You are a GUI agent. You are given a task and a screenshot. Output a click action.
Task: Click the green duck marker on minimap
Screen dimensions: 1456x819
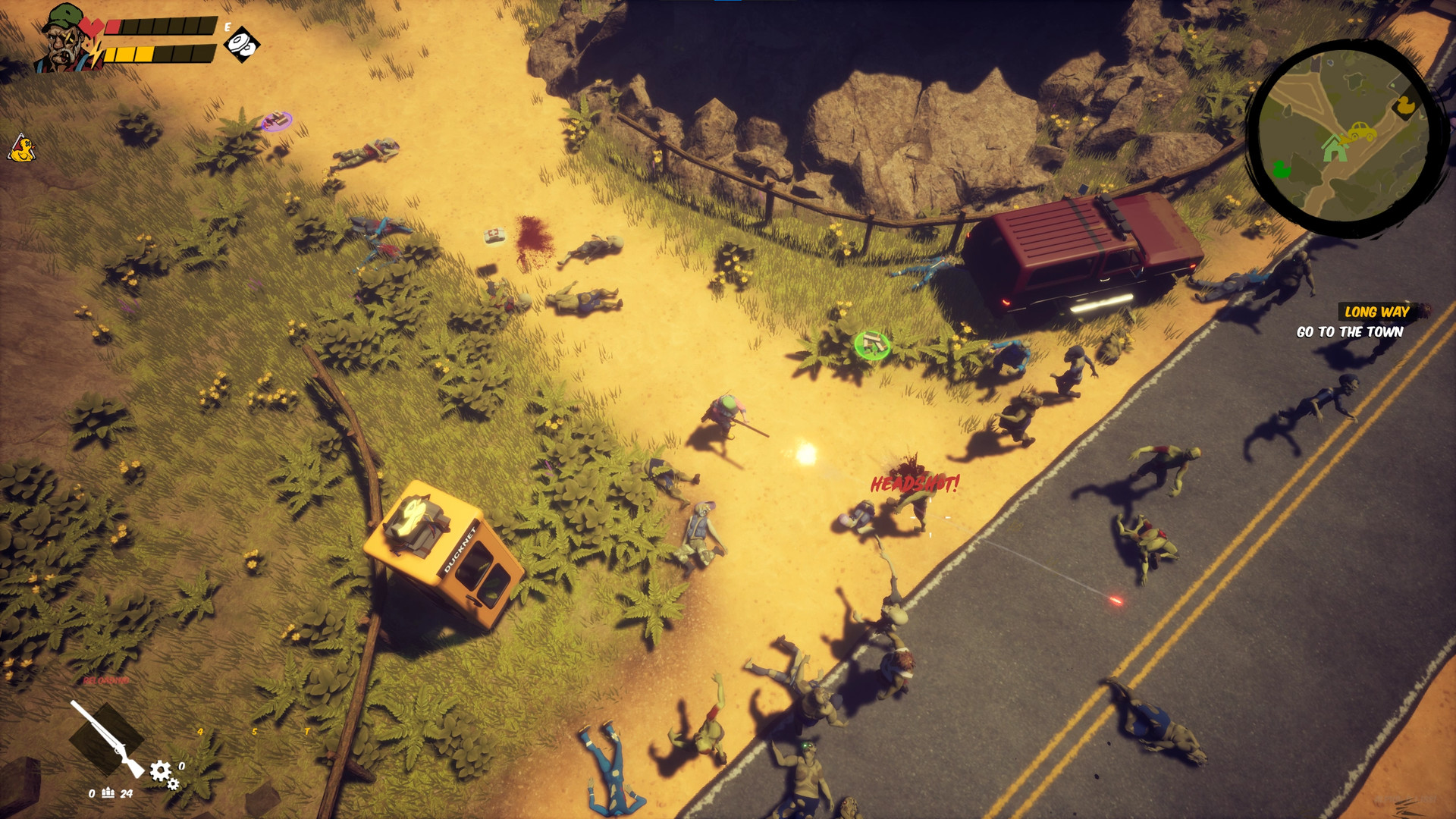(1282, 168)
